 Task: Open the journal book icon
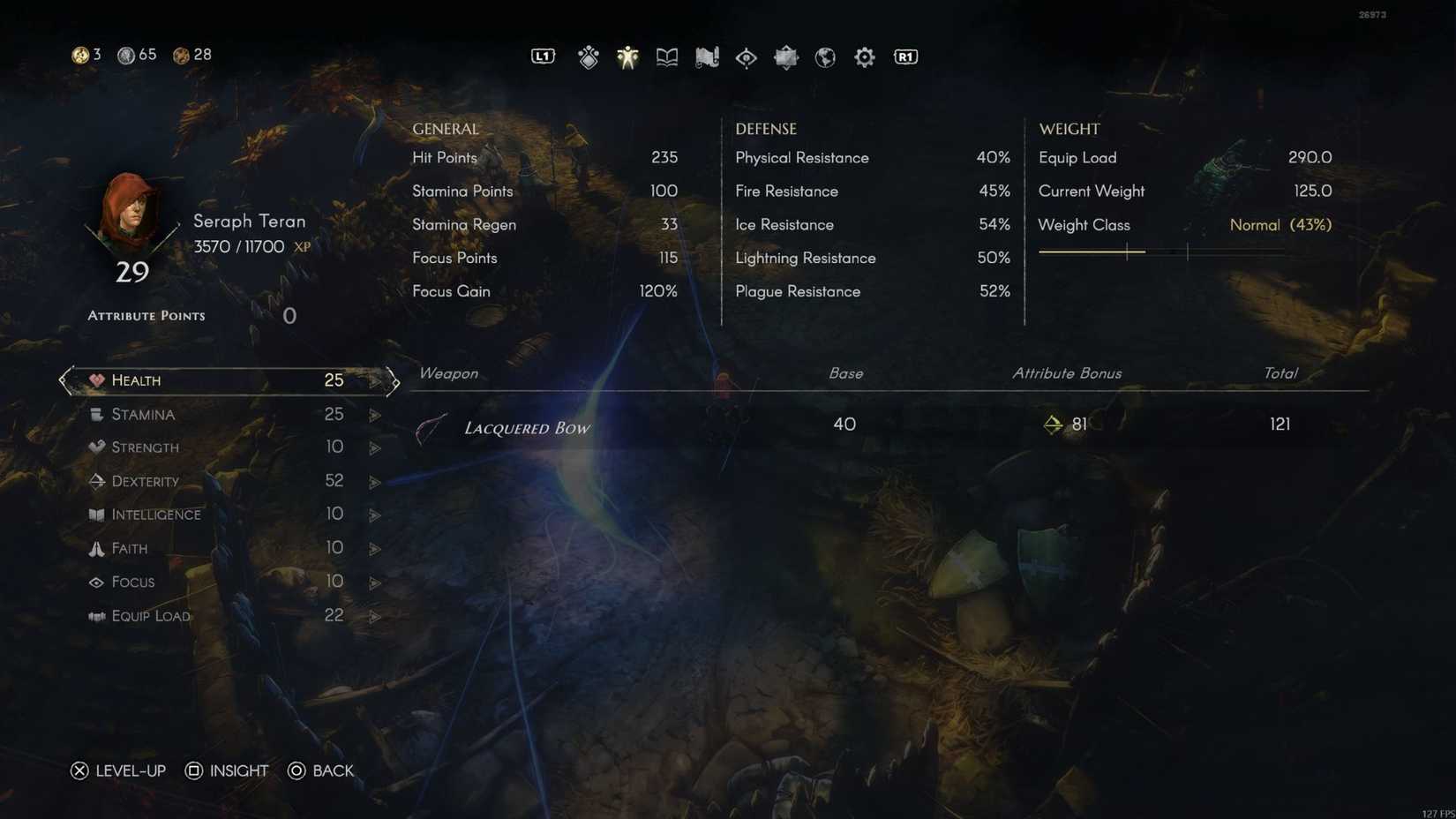tap(666, 56)
